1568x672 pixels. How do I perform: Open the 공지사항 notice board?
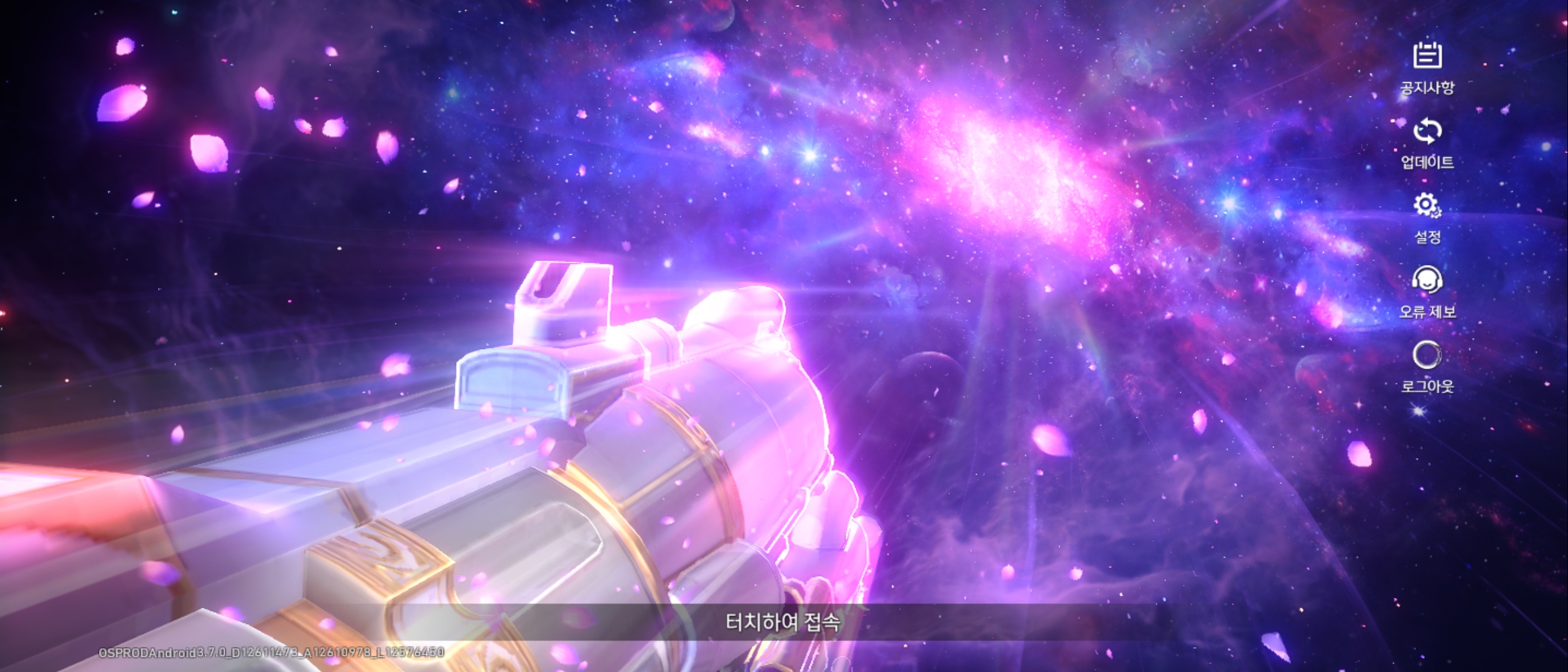coord(1427,66)
